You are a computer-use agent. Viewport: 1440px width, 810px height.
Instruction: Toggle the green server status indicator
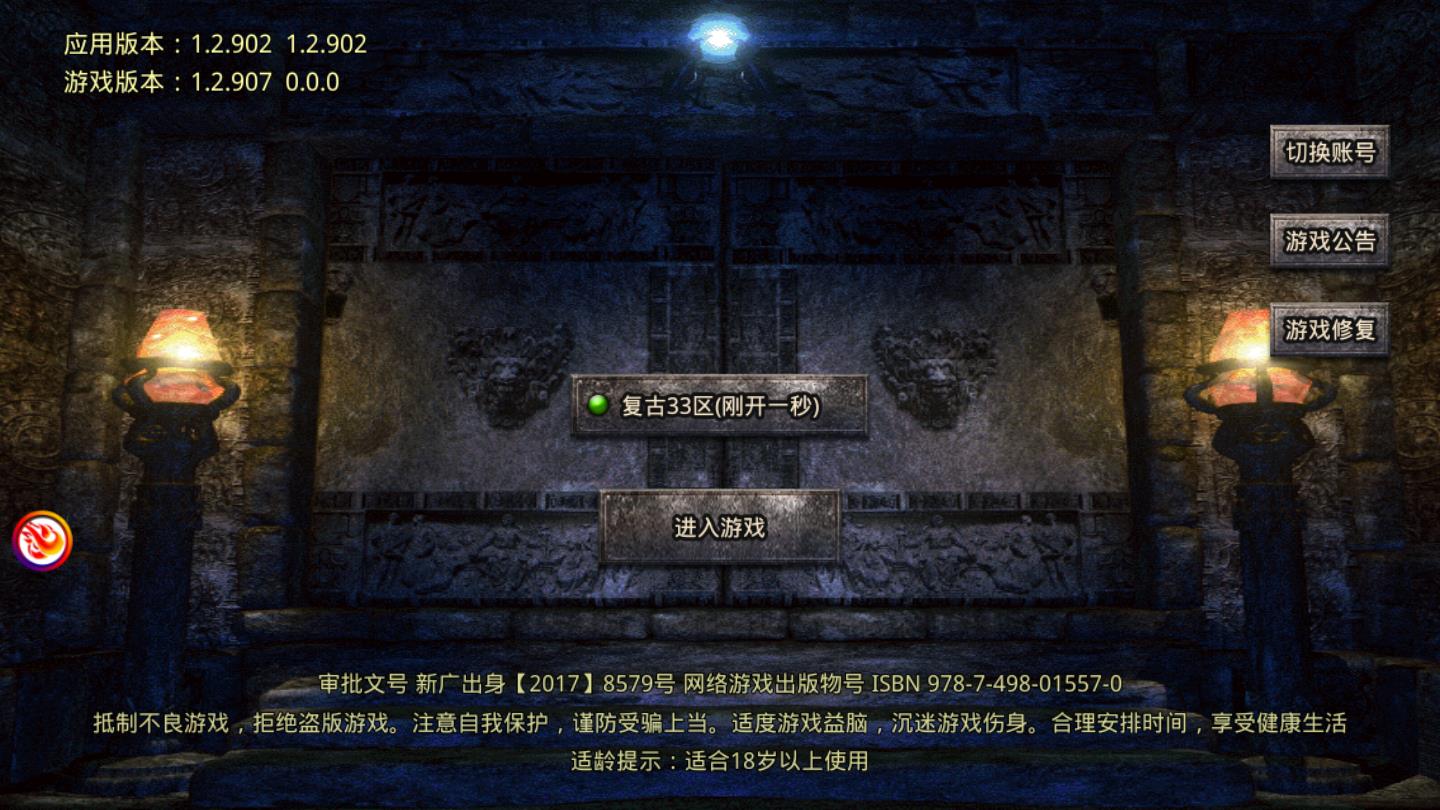pos(599,404)
